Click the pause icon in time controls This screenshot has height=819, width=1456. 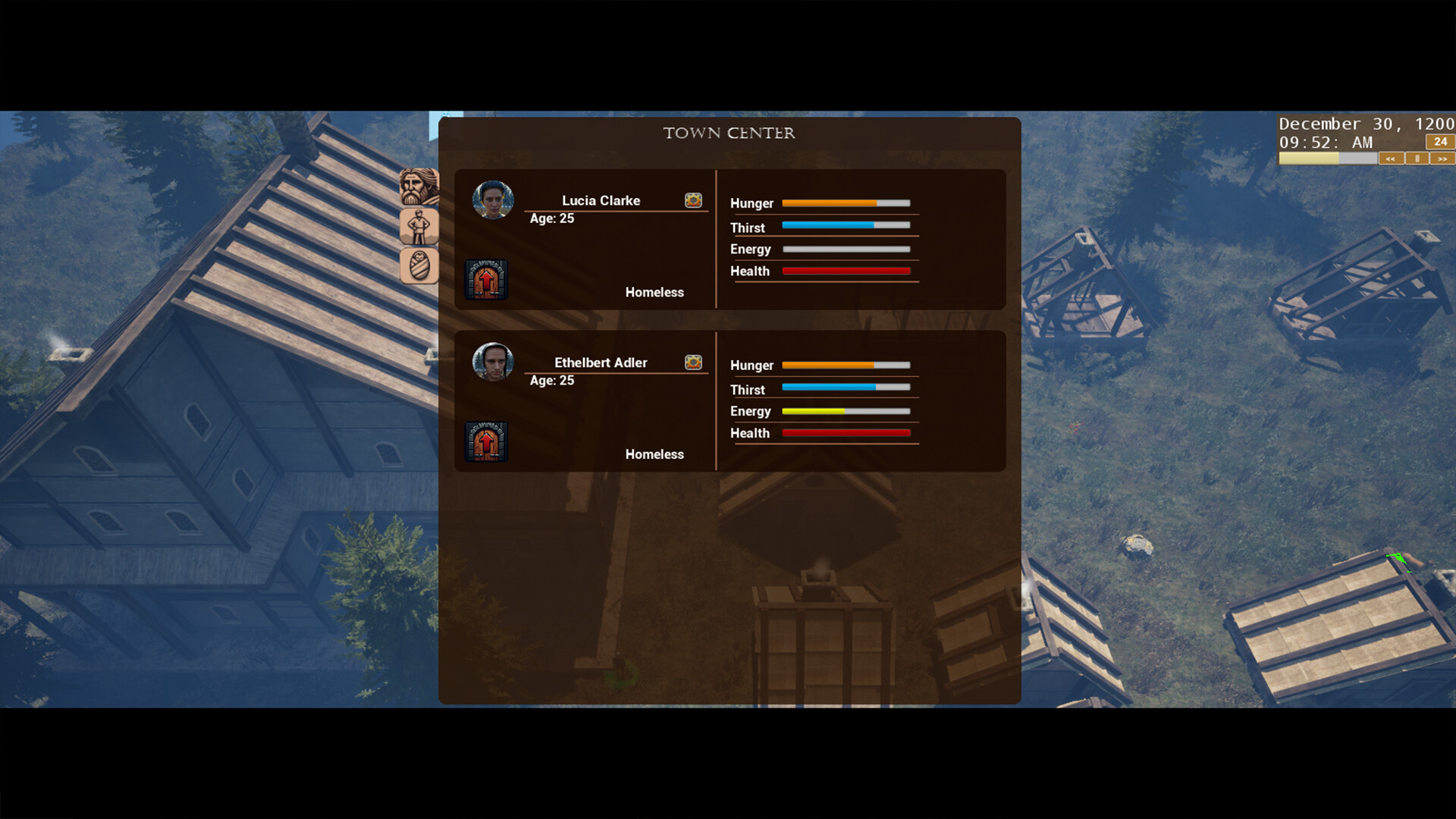[1417, 158]
